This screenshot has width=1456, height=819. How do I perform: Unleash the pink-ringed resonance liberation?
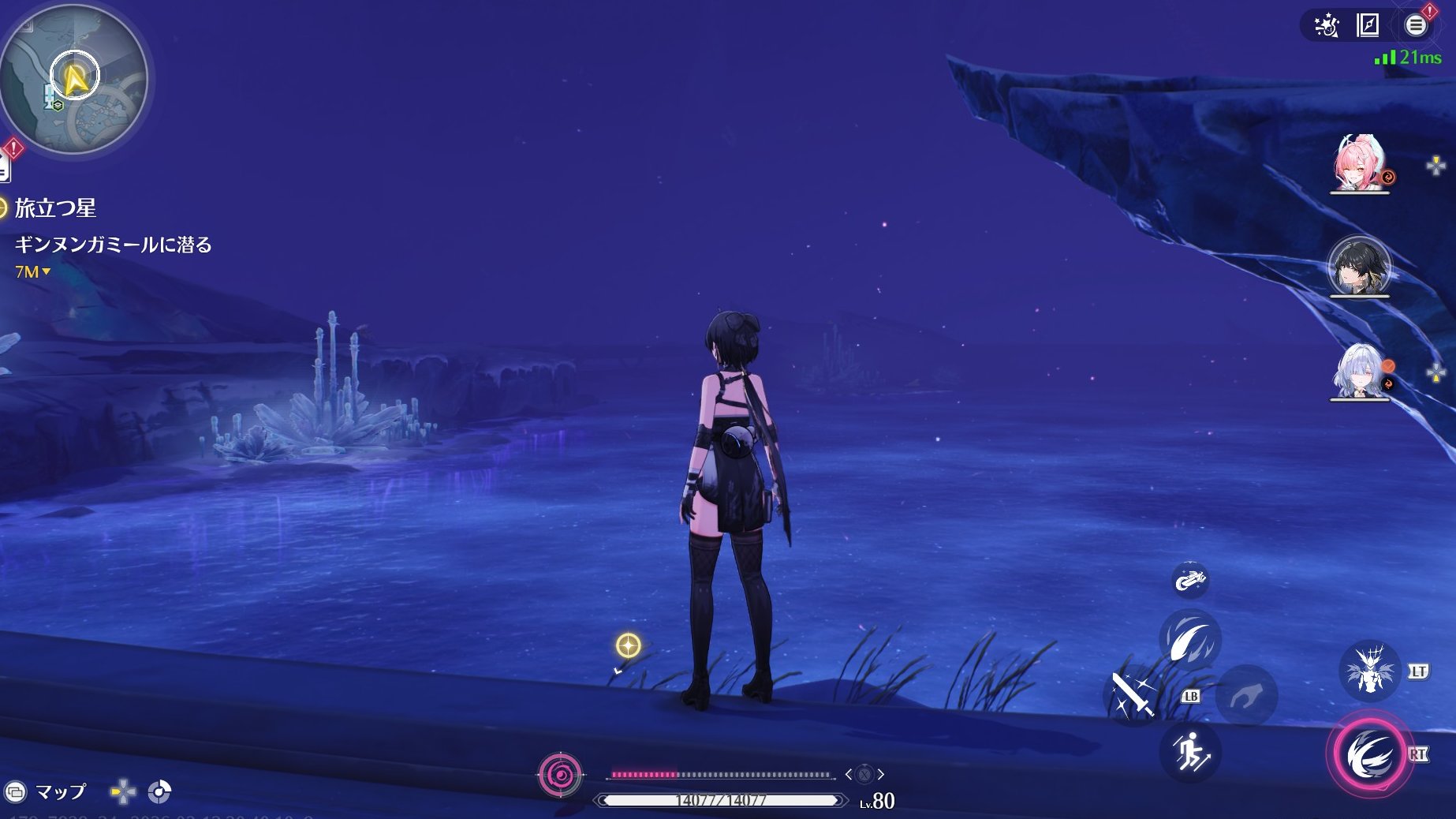coord(1368,755)
